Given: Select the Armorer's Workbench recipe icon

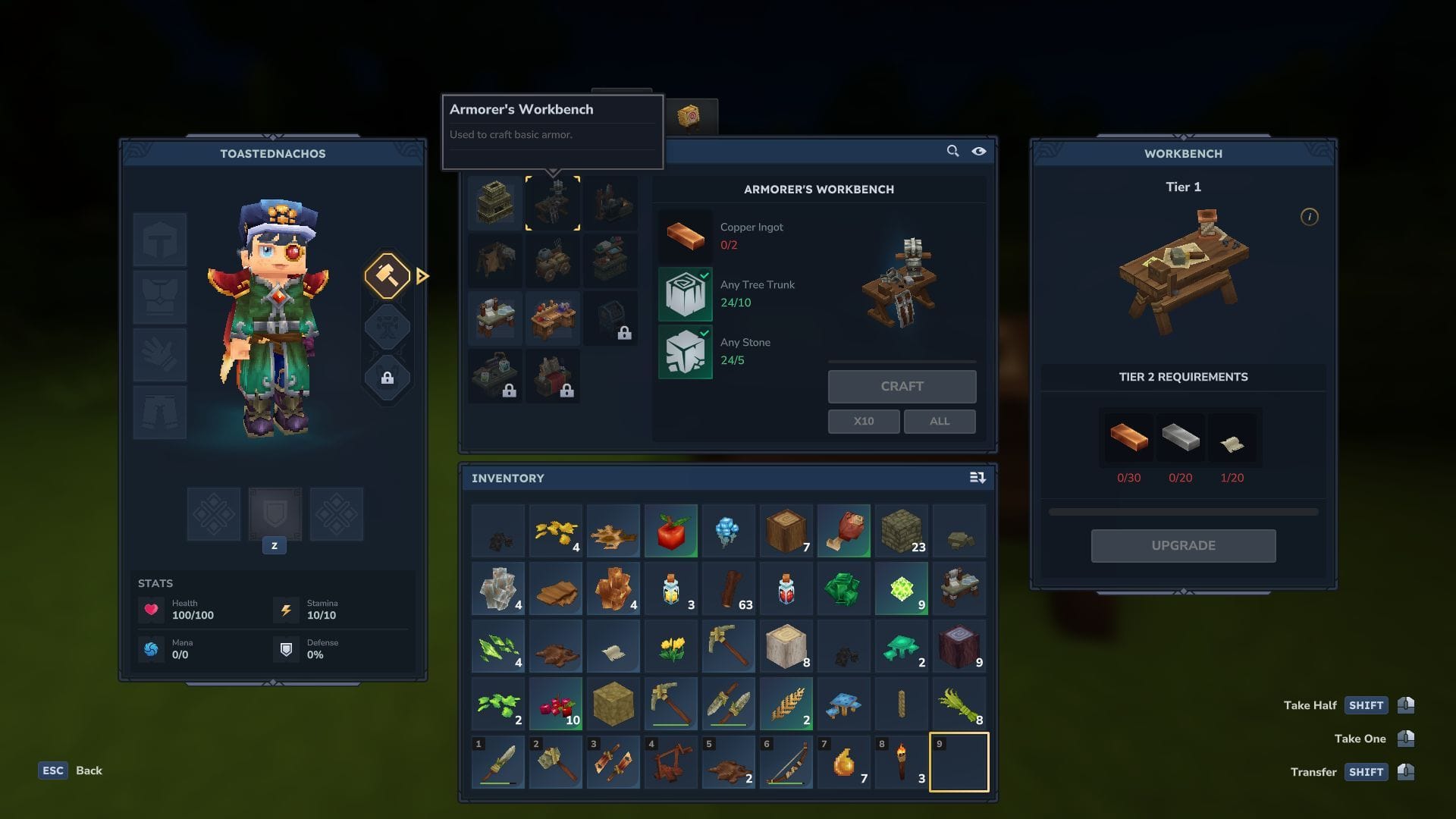Looking at the screenshot, I should click(553, 202).
